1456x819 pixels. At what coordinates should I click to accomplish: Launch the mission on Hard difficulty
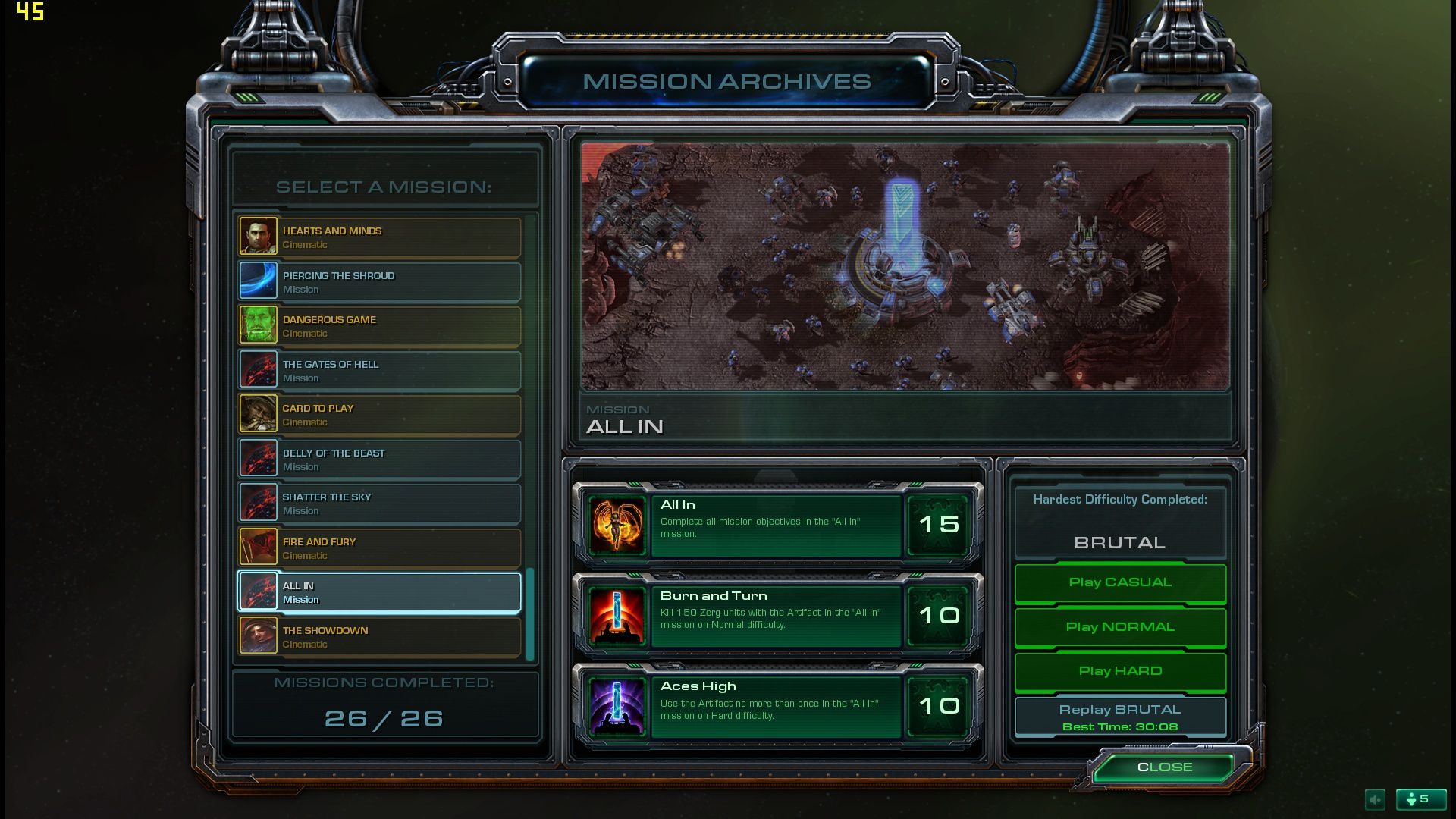tap(1120, 671)
